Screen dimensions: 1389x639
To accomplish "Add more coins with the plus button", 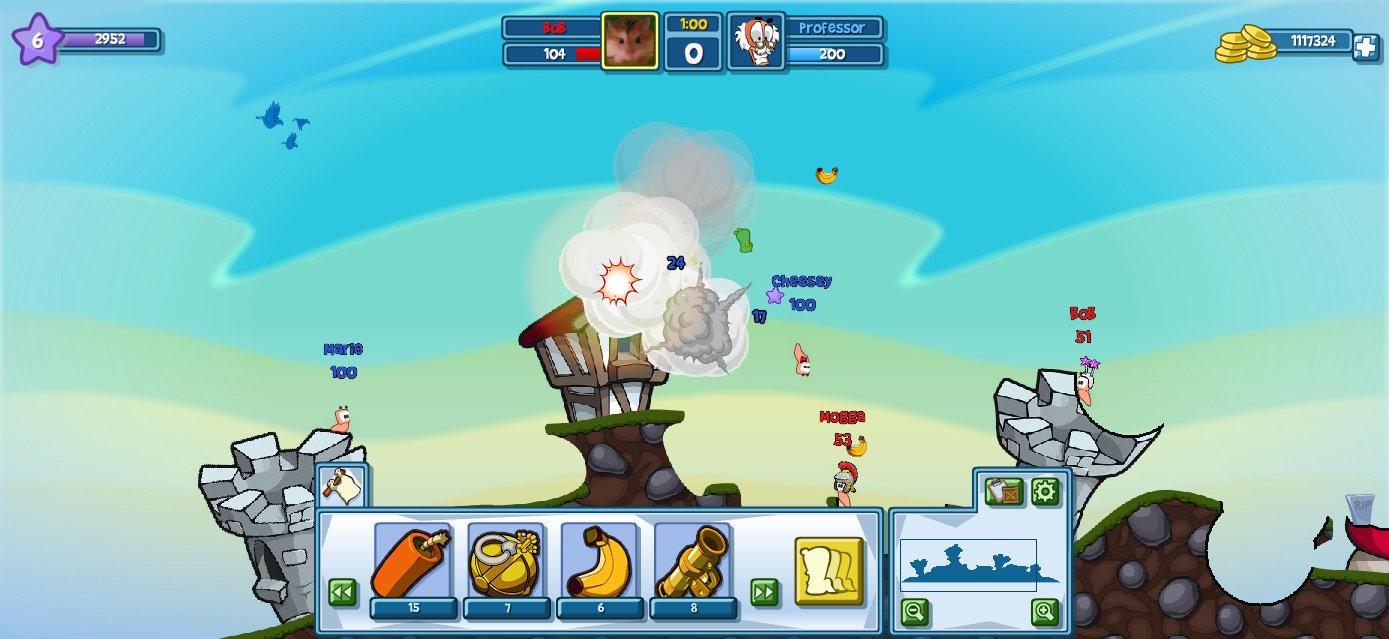I will [1366, 46].
